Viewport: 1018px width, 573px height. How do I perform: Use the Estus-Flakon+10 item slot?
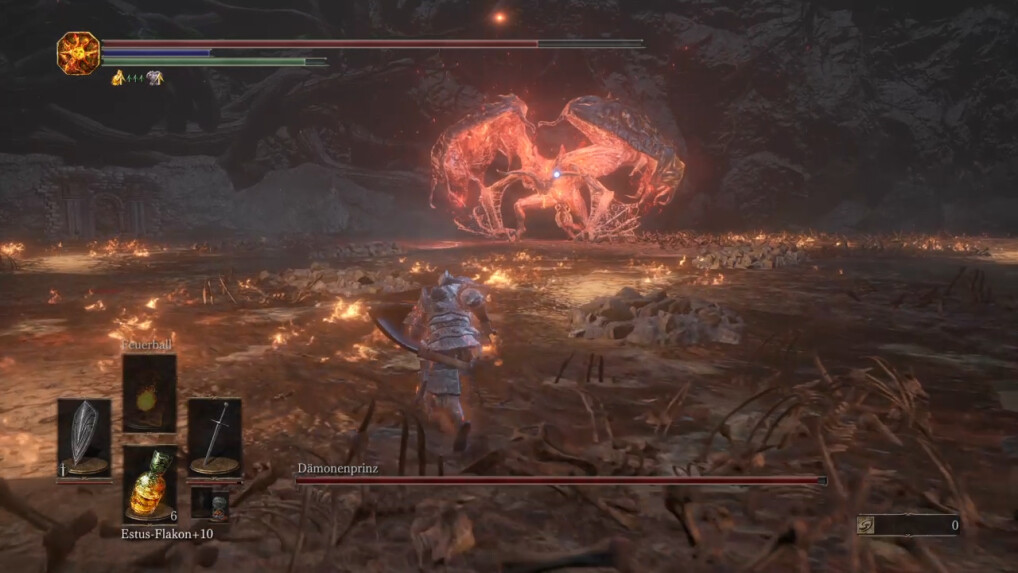coord(149,483)
